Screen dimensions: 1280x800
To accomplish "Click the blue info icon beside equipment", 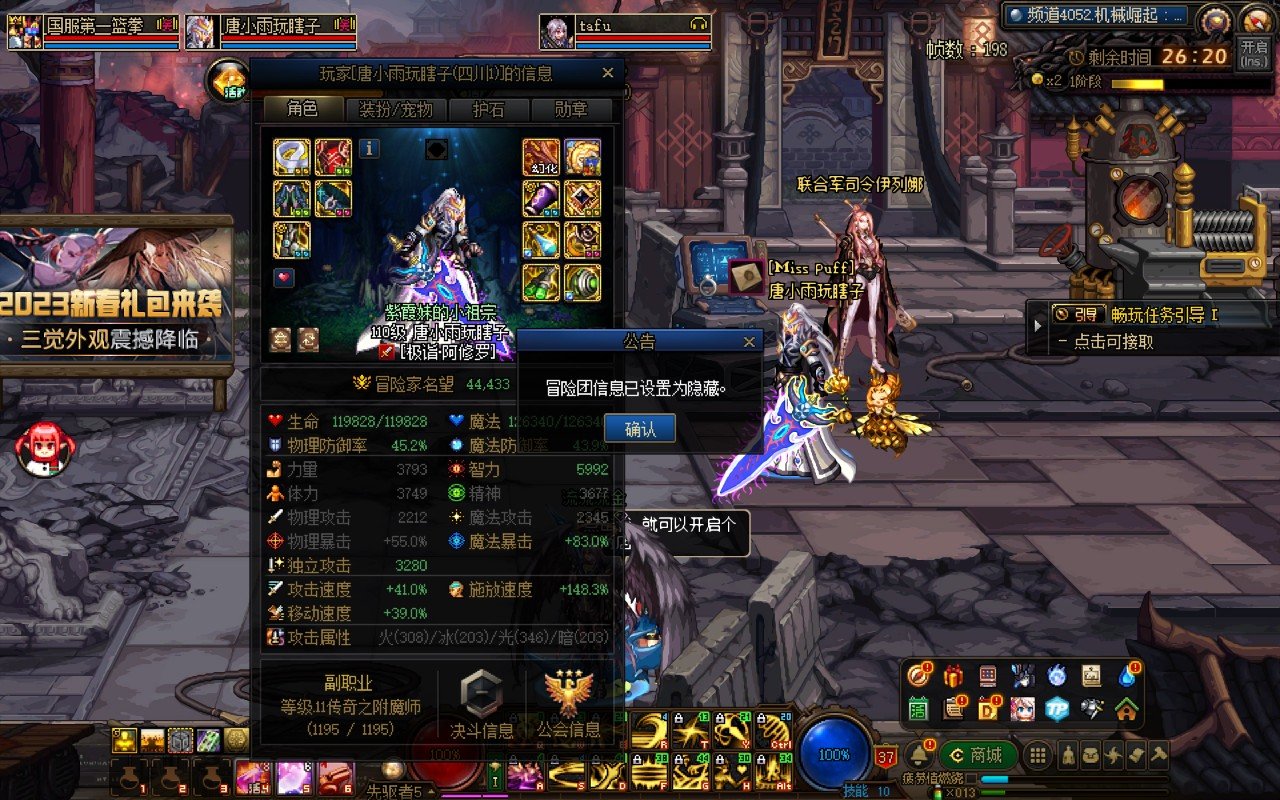I will point(369,149).
